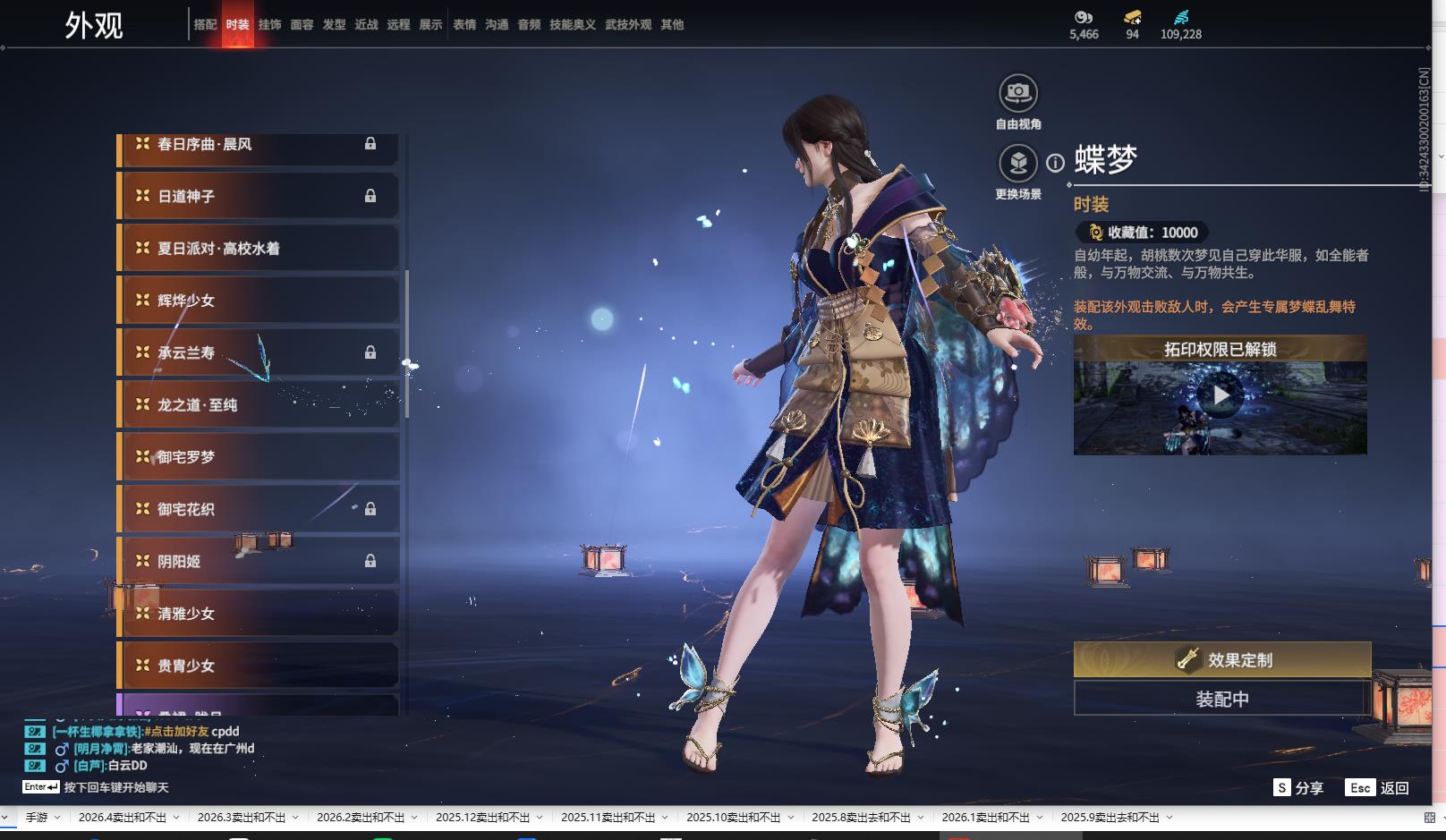Click the 返回 back button
Image resolution: width=1446 pixels, height=840 pixels.
[x=1379, y=788]
